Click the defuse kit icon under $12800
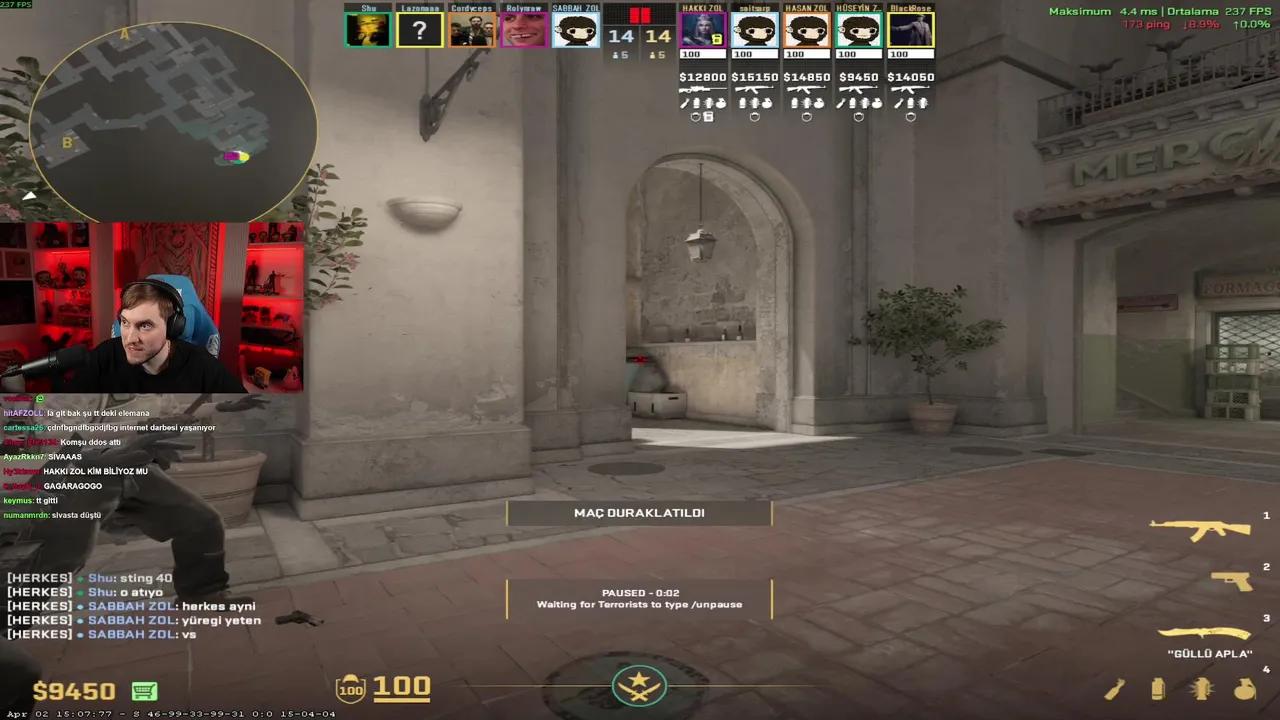The width and height of the screenshot is (1280, 720). tap(708, 116)
